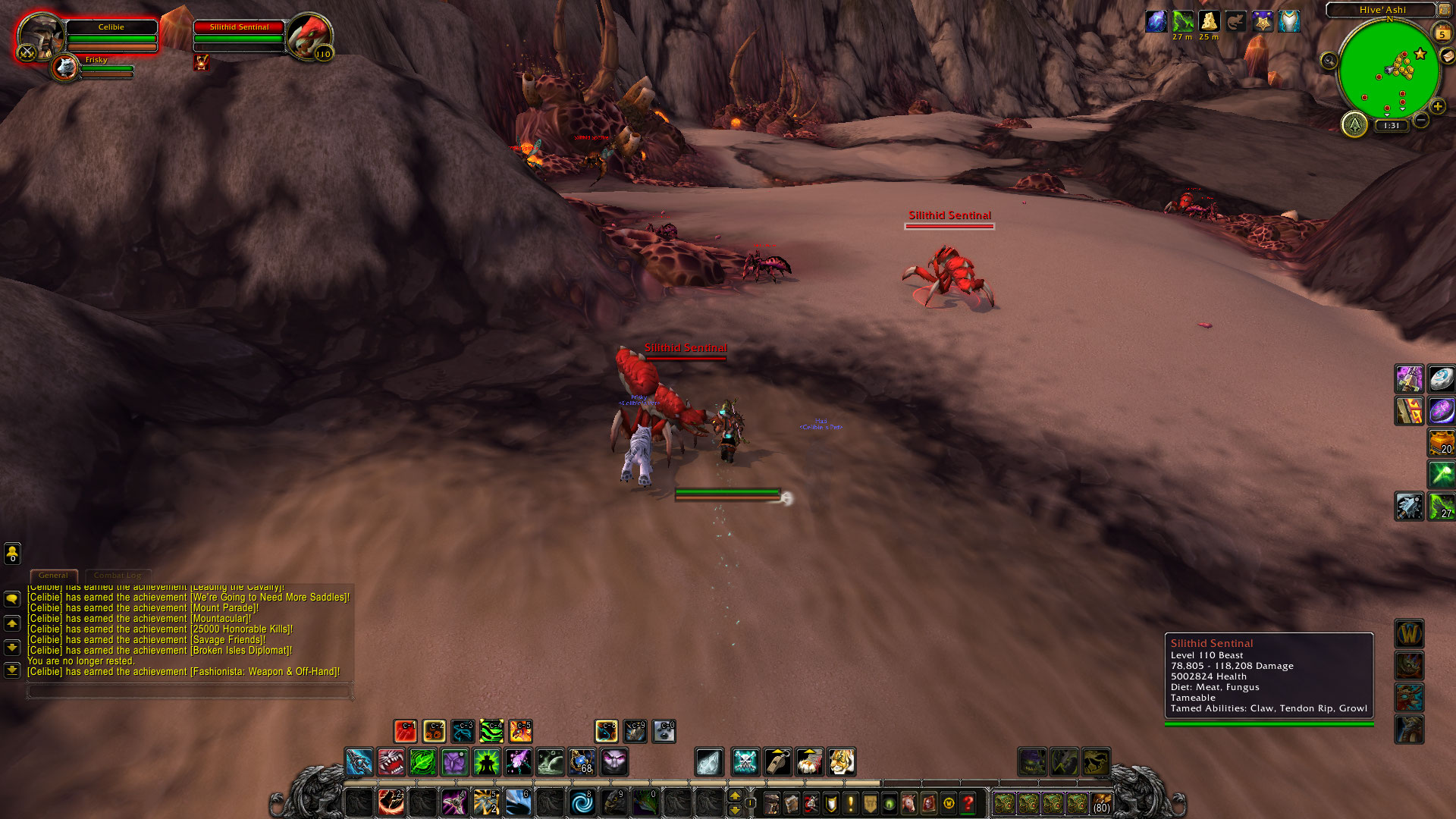Select the Silithid Sentinal target frame portrait
The width and height of the screenshot is (1456, 819).
tap(309, 34)
